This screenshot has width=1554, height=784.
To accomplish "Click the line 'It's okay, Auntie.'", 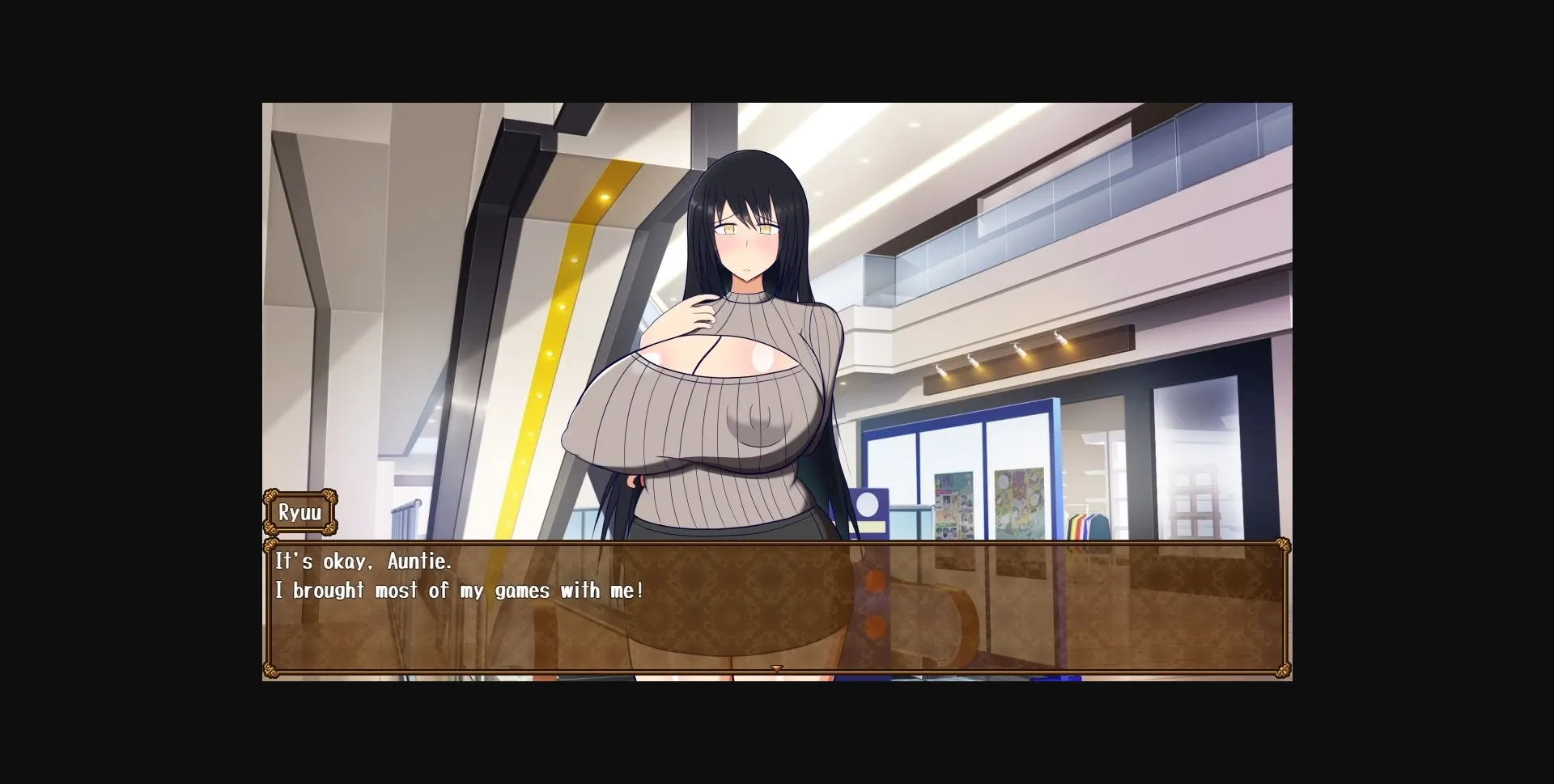I will 363,562.
